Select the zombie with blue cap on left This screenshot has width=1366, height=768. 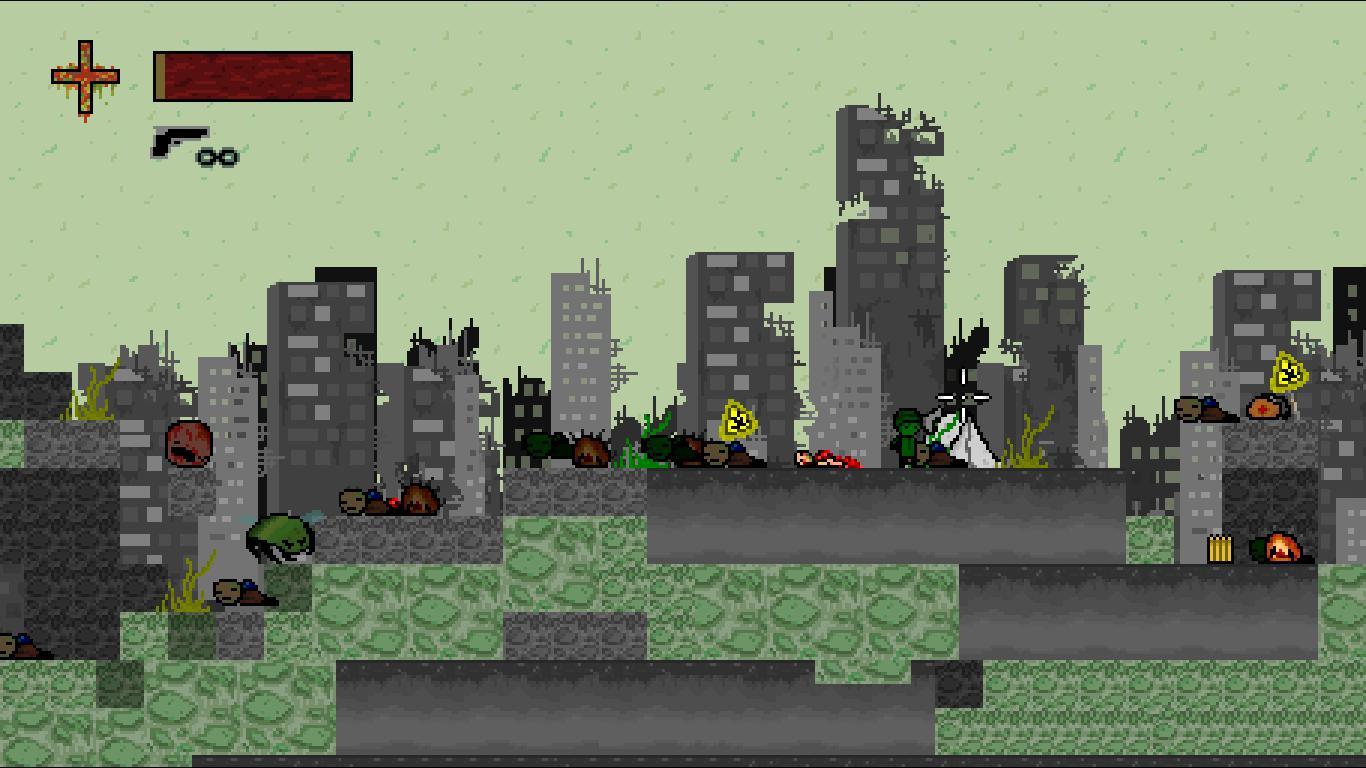(236, 592)
